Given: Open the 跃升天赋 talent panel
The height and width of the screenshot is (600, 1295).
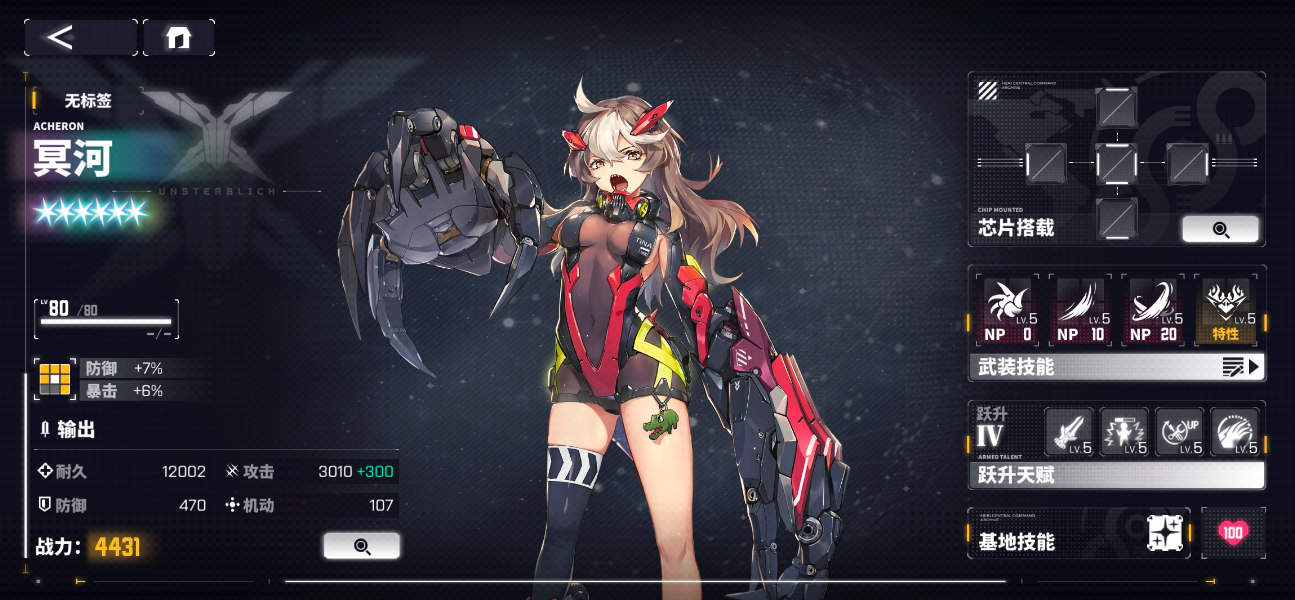Looking at the screenshot, I should click(1116, 475).
